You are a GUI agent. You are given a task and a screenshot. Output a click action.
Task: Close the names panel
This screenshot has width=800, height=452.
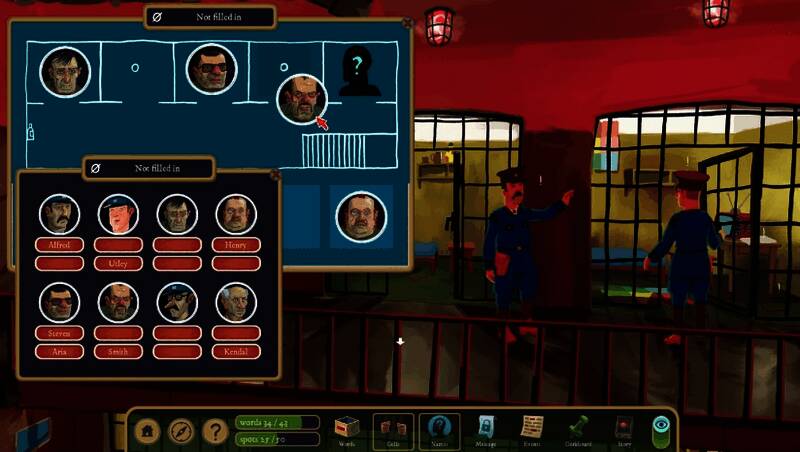[x=275, y=174]
